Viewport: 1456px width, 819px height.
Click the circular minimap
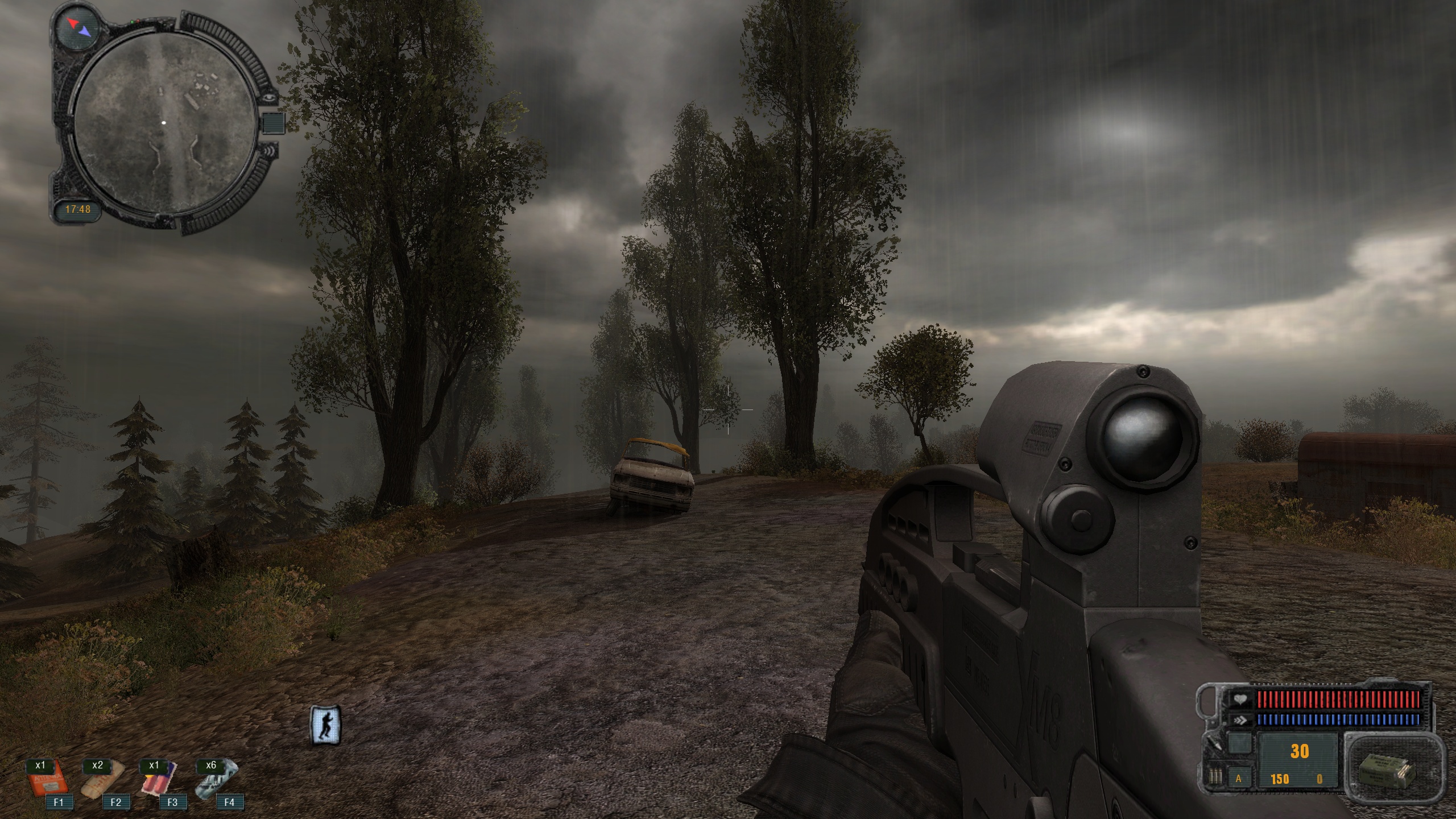point(164,123)
